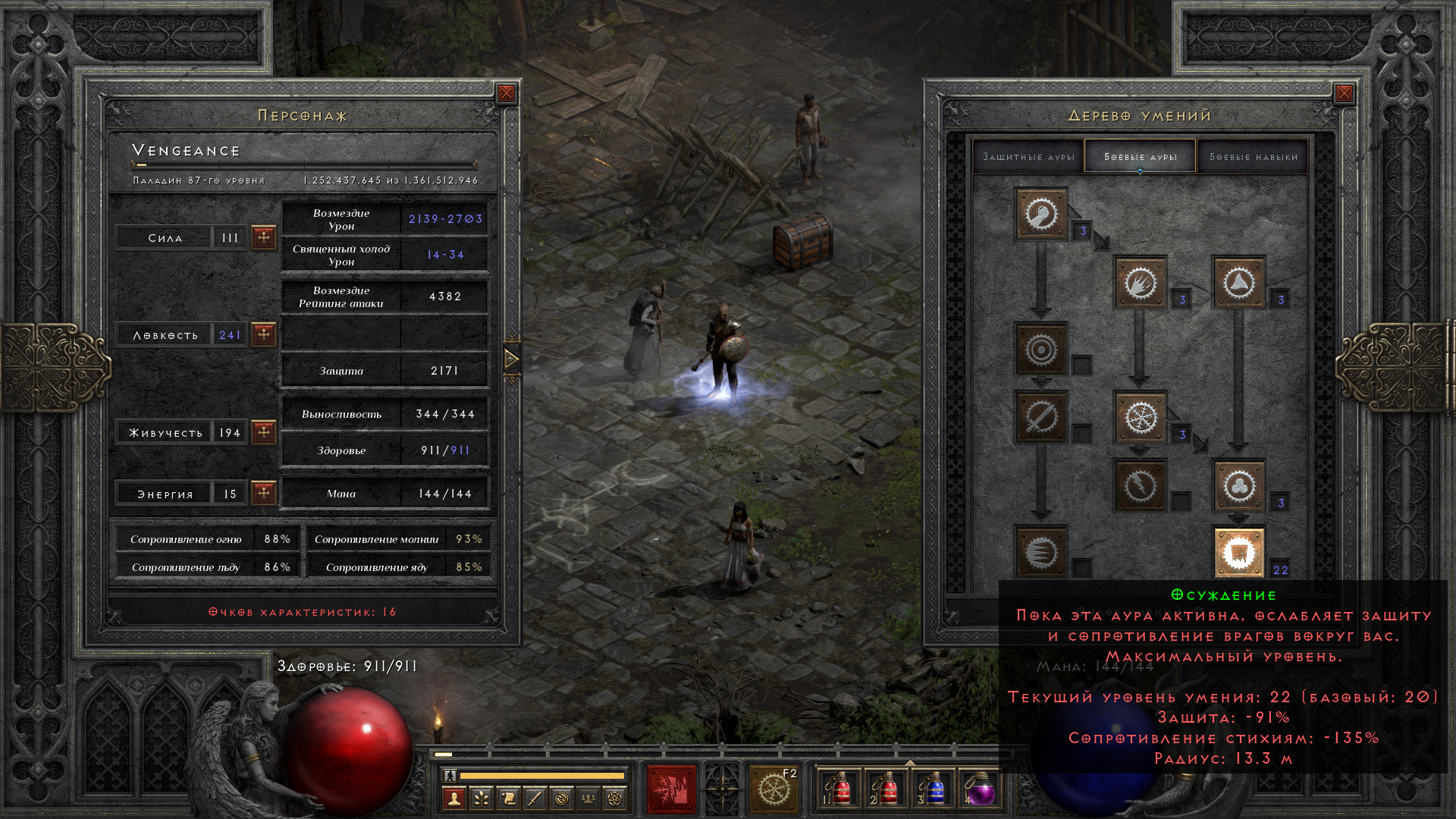Use the purple rejuvenation potion in belt
The width and height of the screenshot is (1456, 819).
click(x=980, y=789)
